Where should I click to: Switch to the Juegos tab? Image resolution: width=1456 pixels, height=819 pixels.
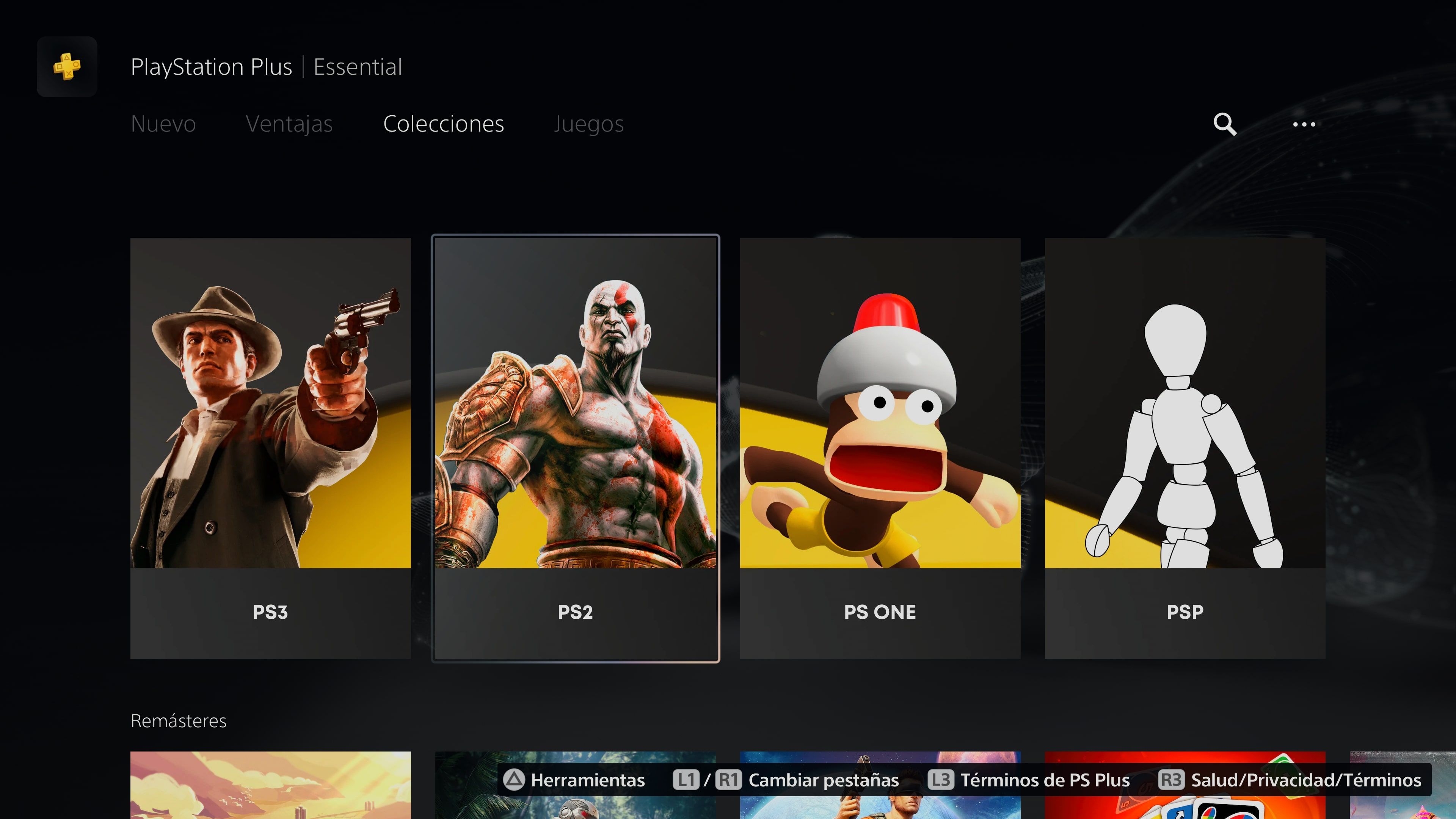click(x=589, y=124)
